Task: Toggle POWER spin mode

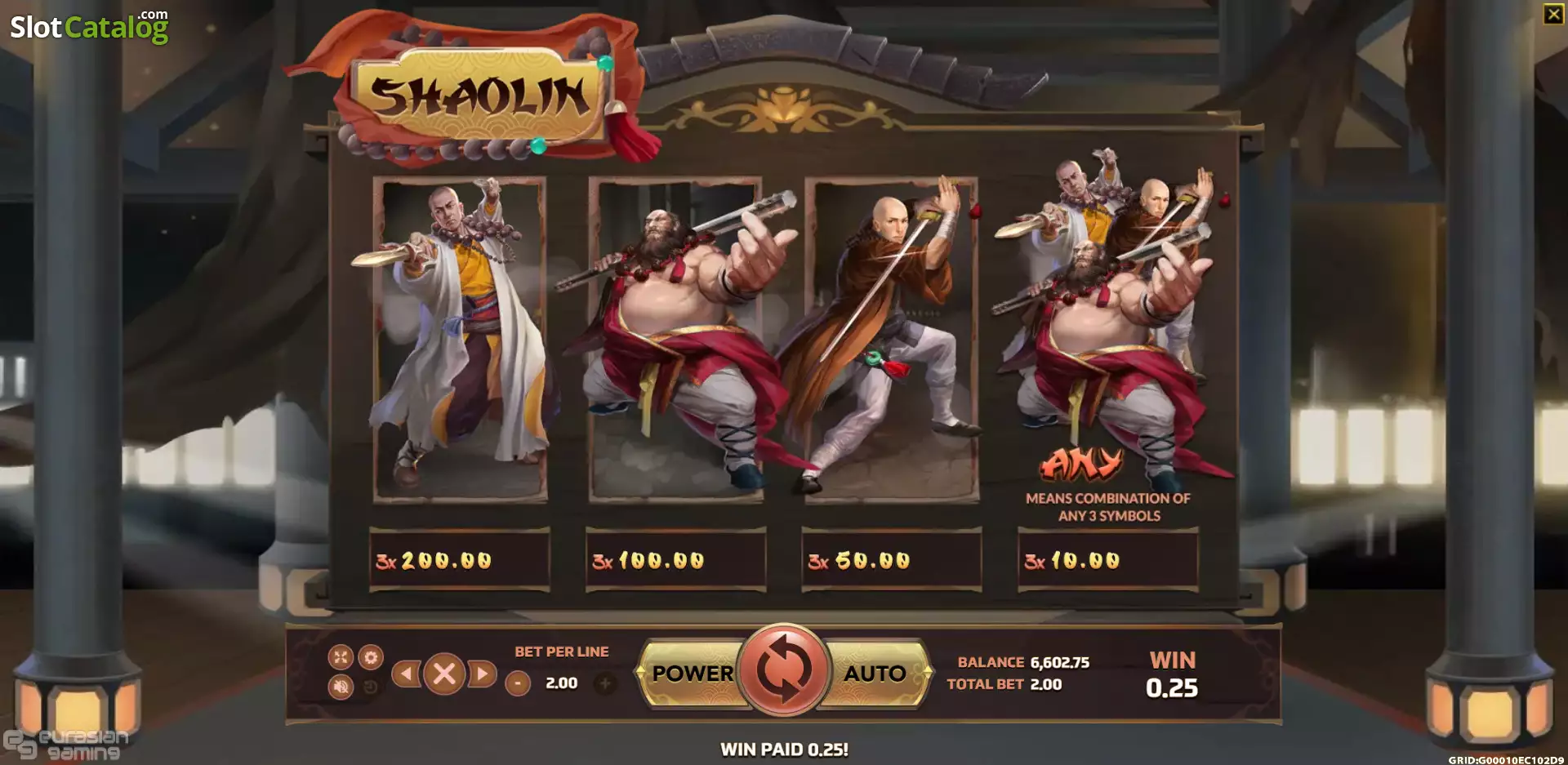Action: point(692,673)
